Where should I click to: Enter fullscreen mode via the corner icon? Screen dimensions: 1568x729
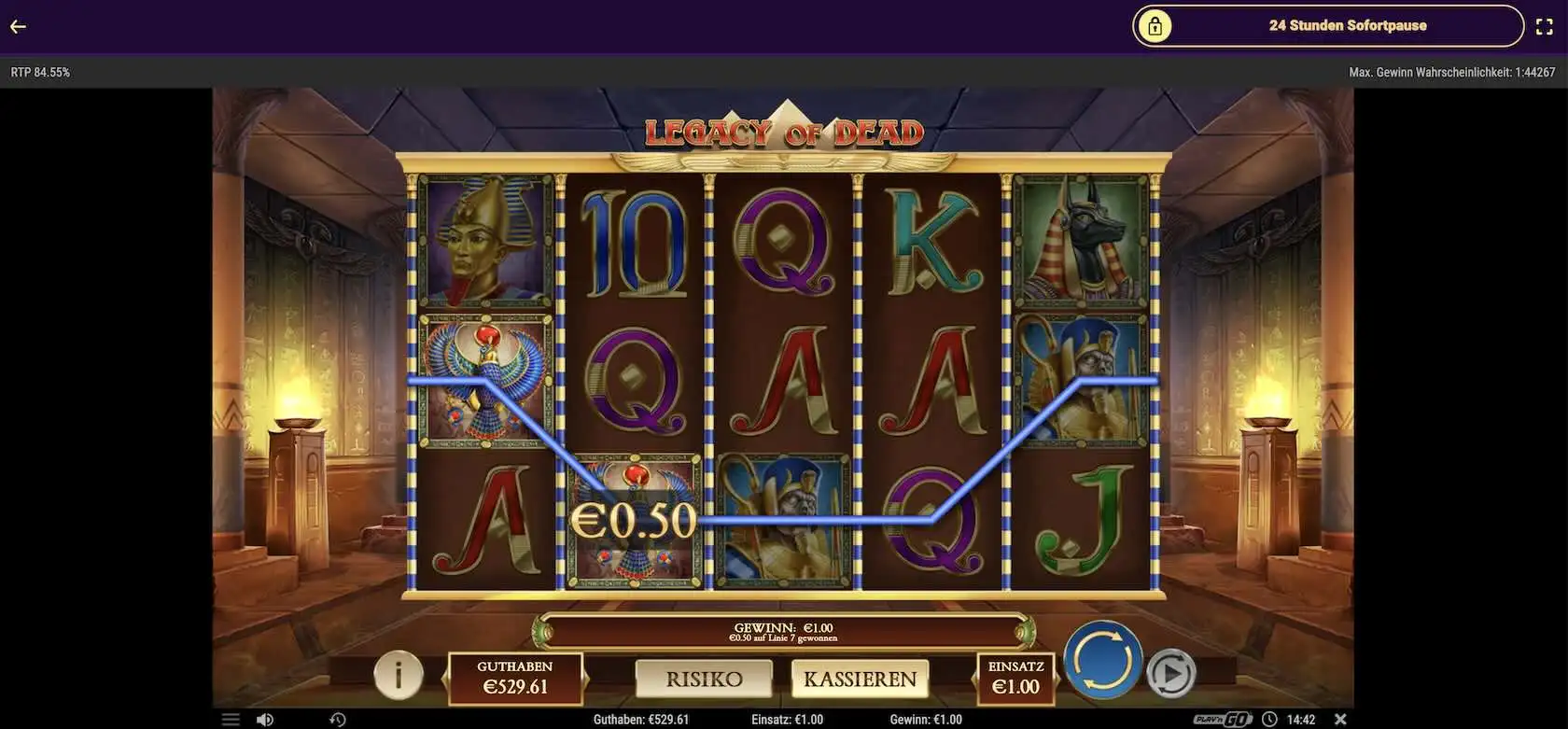click(x=1544, y=26)
